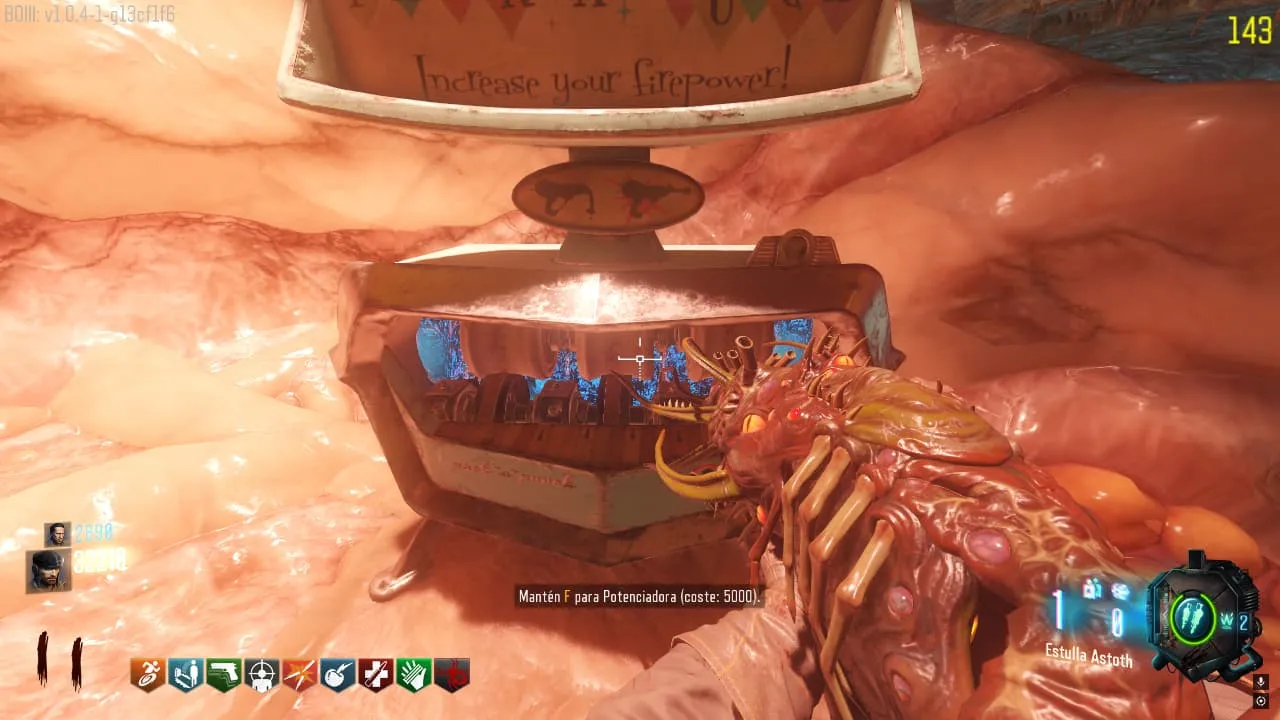Select the dark red swirl perk icon

451,675
